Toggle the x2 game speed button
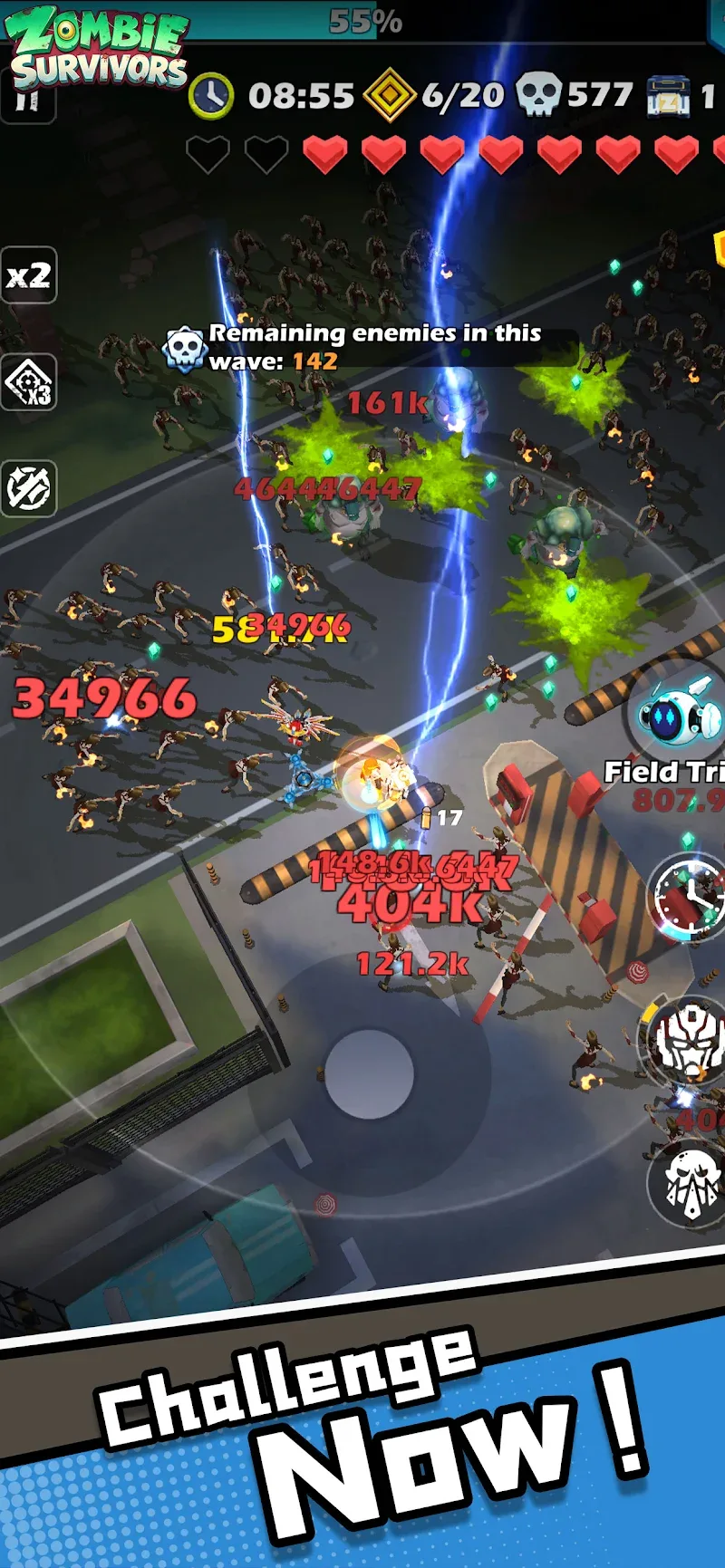725x1568 pixels. coord(28,275)
